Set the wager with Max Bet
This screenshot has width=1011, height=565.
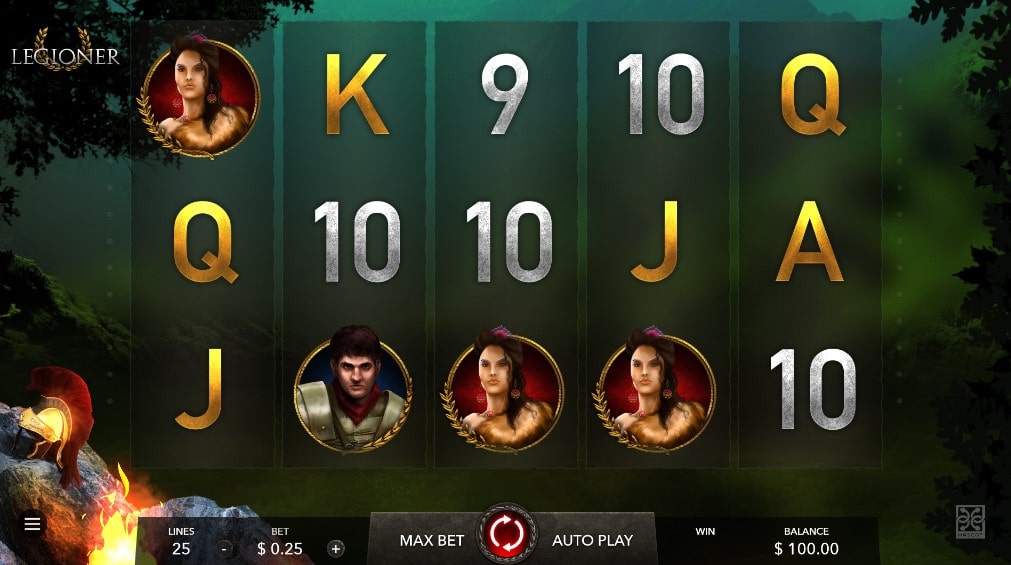[432, 540]
